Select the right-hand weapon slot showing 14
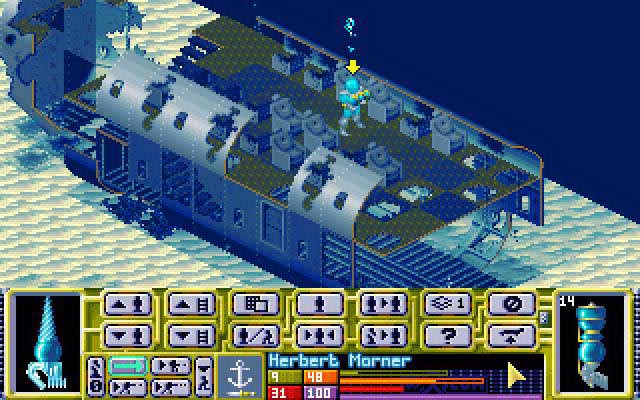The width and height of the screenshot is (640, 400). click(594, 338)
